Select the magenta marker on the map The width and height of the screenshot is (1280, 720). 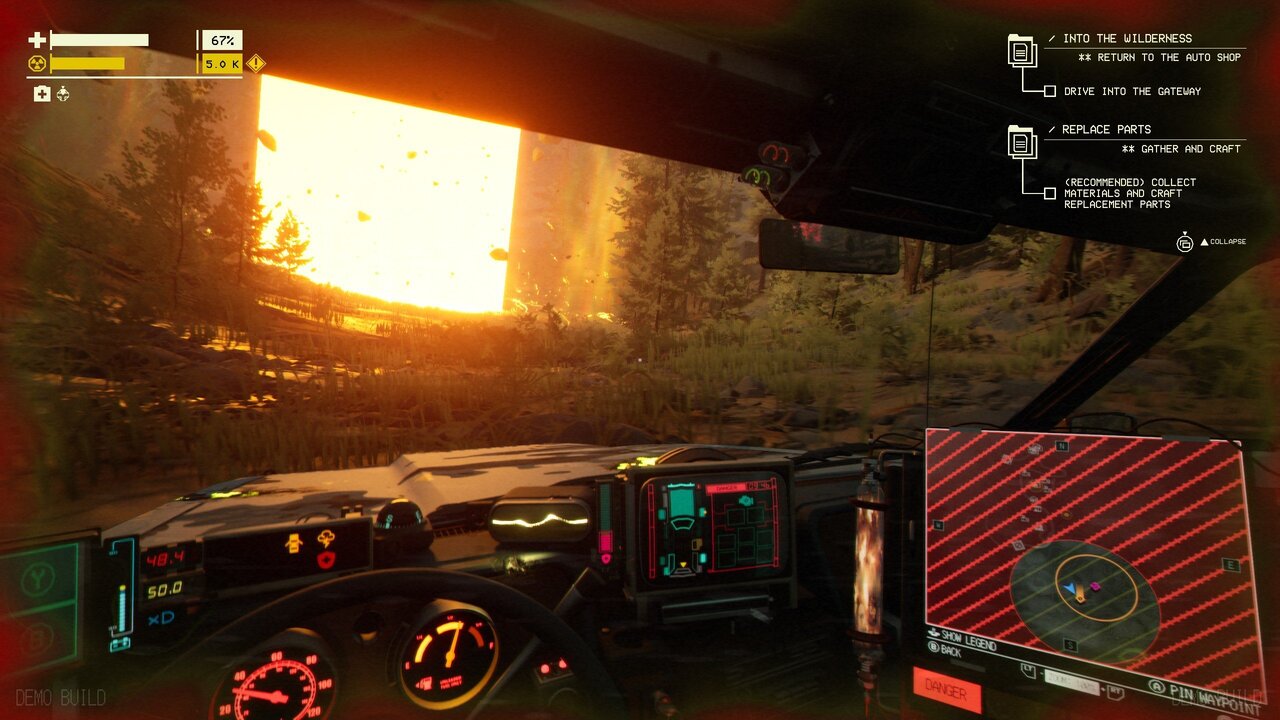pos(1095,586)
